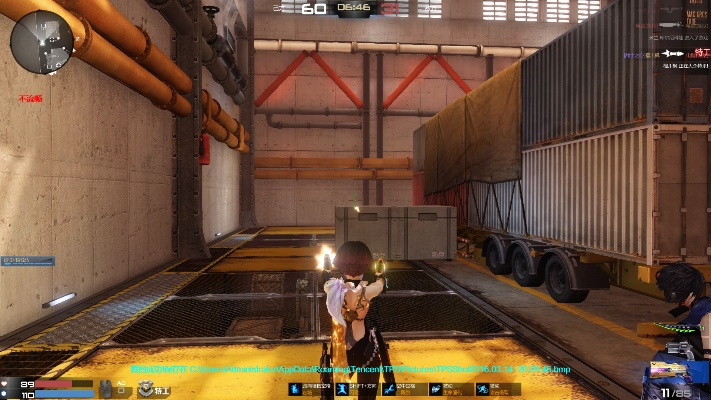Click the chat message panel on the left edge
711x400 pixels.
pos(28,260)
